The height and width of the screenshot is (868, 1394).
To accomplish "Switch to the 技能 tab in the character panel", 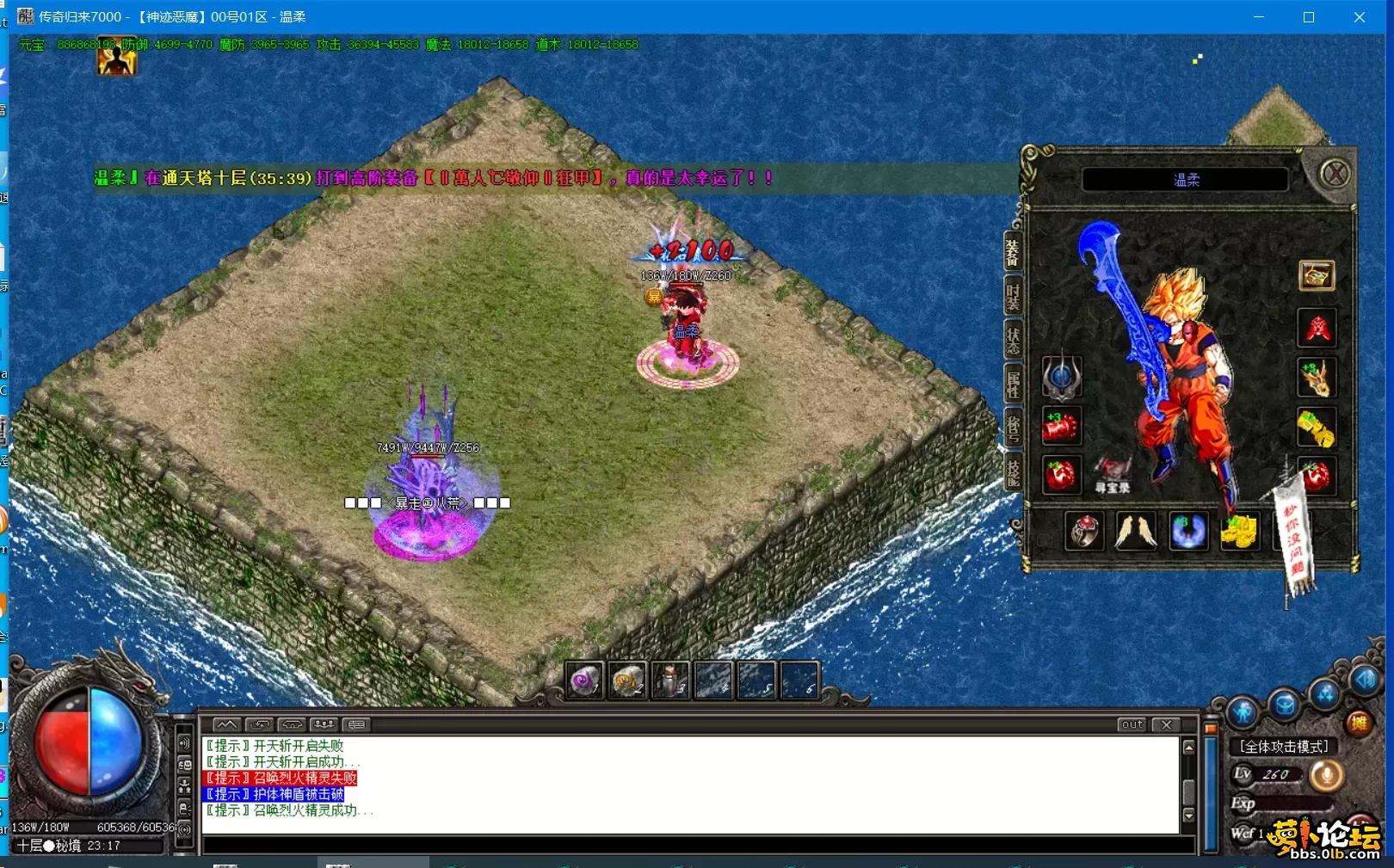I will coord(1014,468).
